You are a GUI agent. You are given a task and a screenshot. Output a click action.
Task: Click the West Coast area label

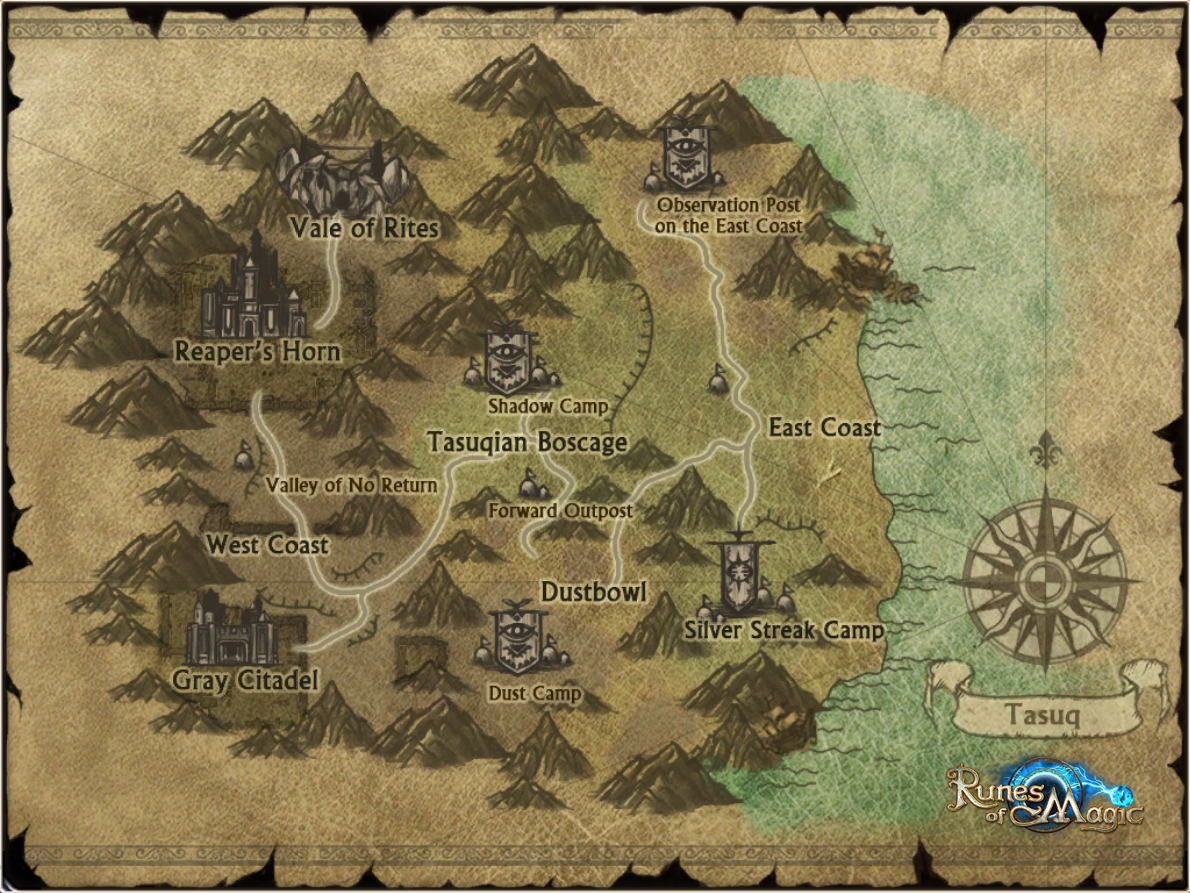[267, 545]
